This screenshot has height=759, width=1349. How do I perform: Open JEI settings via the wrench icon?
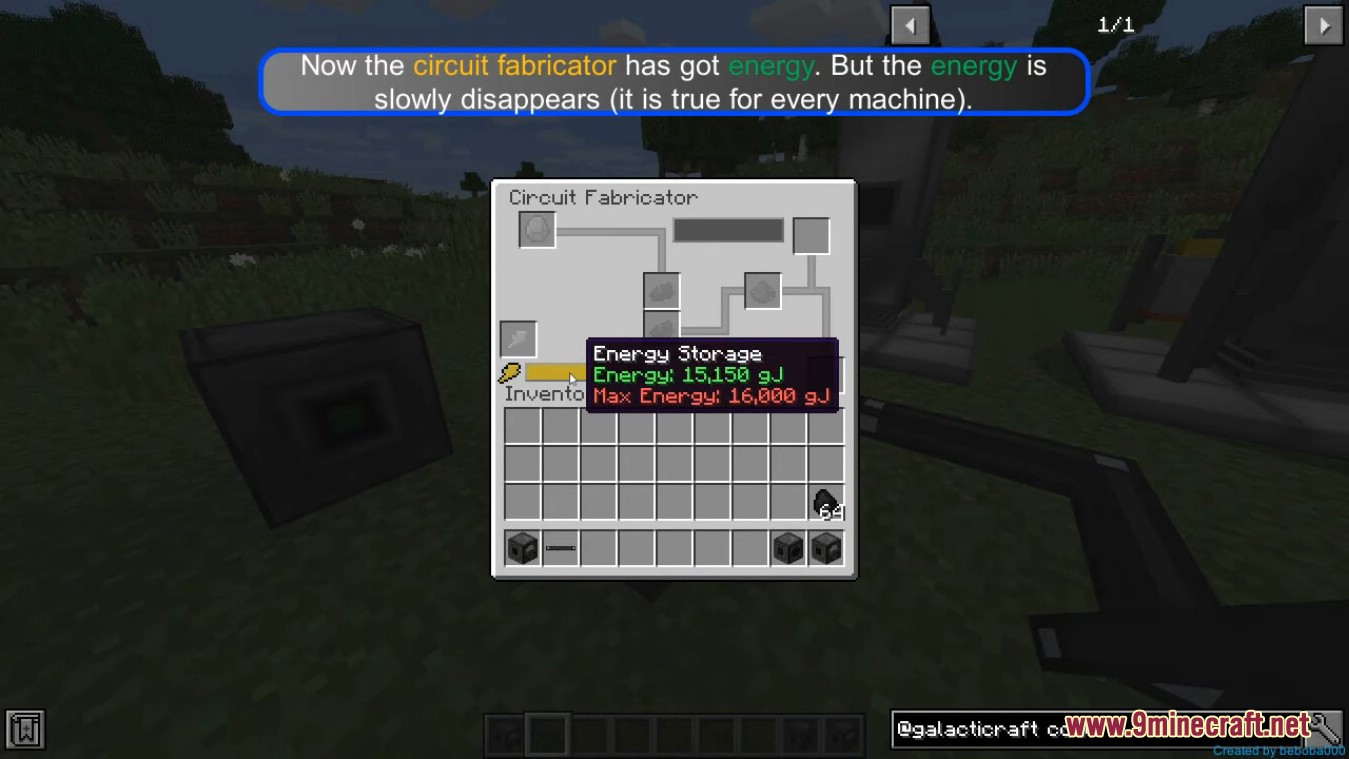[x=1328, y=729]
